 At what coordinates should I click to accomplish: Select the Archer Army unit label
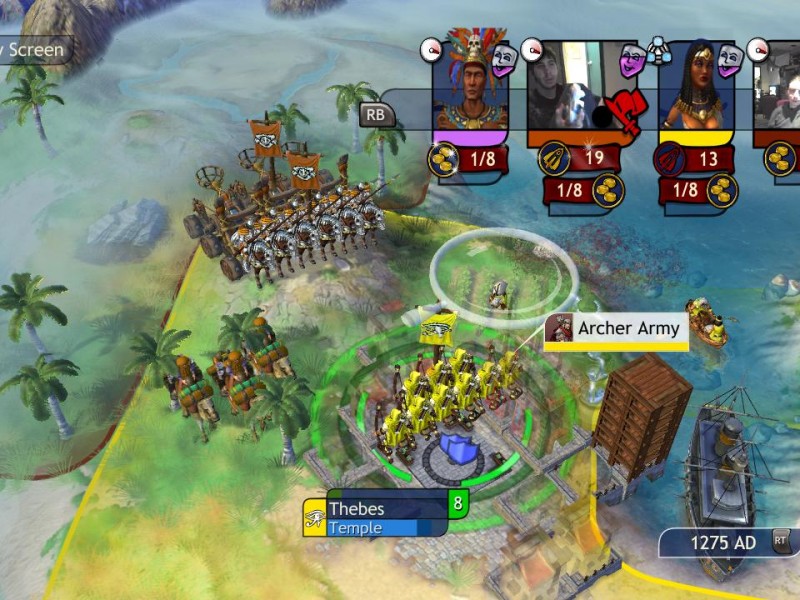click(617, 328)
